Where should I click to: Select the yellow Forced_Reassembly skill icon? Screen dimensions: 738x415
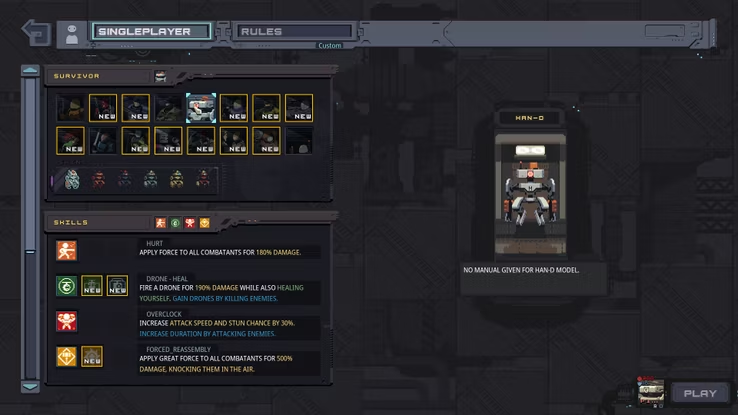[x=66, y=356]
